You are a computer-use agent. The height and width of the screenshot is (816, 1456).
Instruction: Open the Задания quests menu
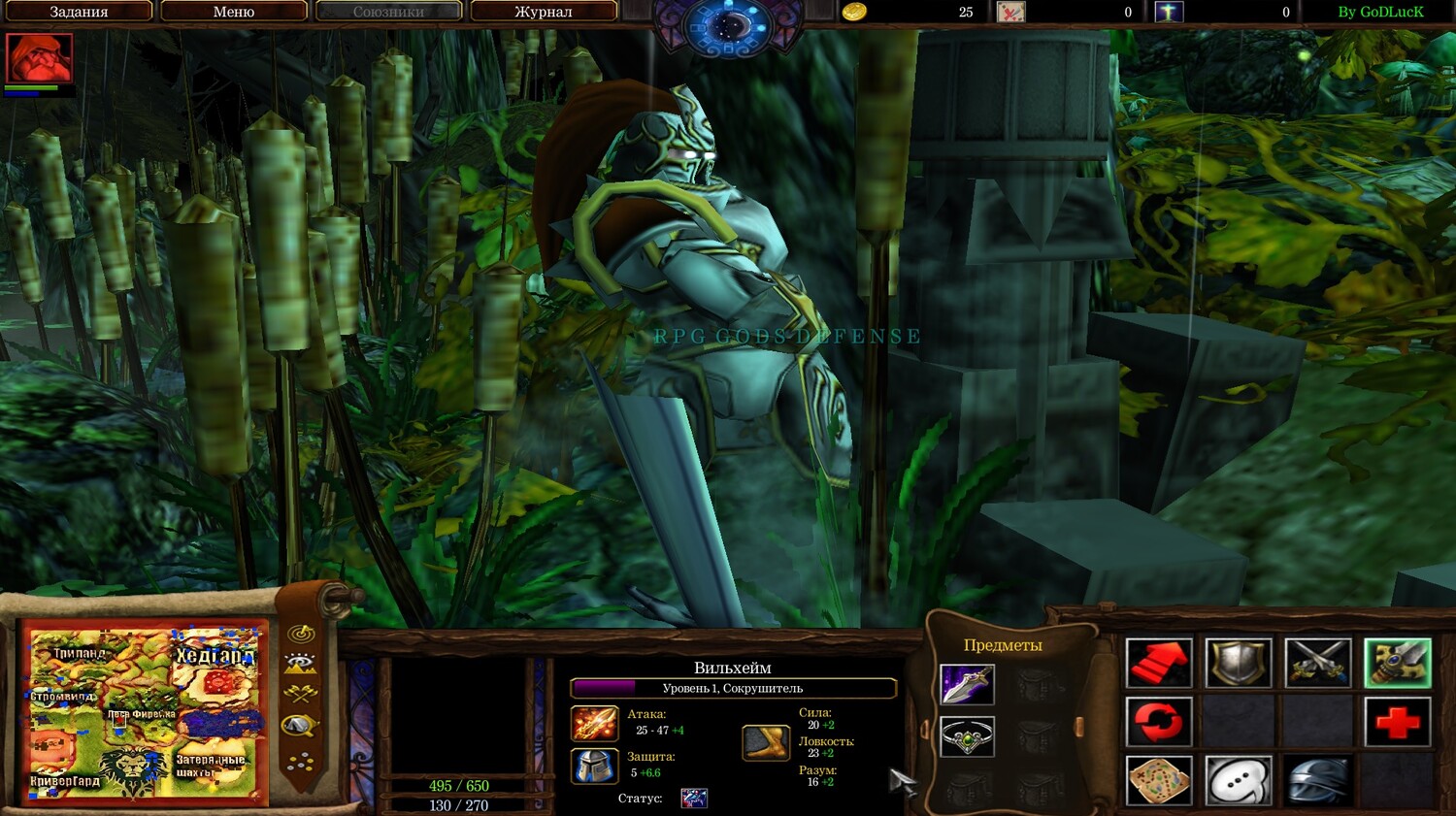pyautogui.click(x=78, y=12)
